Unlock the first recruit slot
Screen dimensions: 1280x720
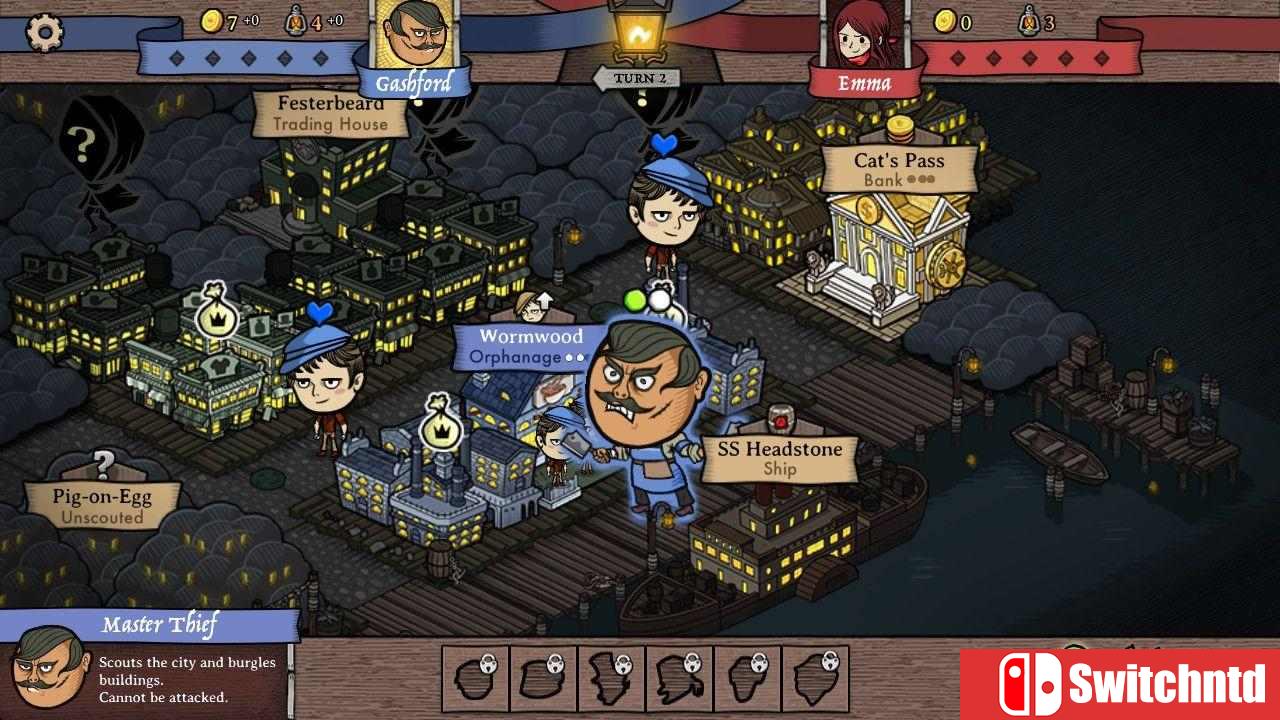coord(476,678)
